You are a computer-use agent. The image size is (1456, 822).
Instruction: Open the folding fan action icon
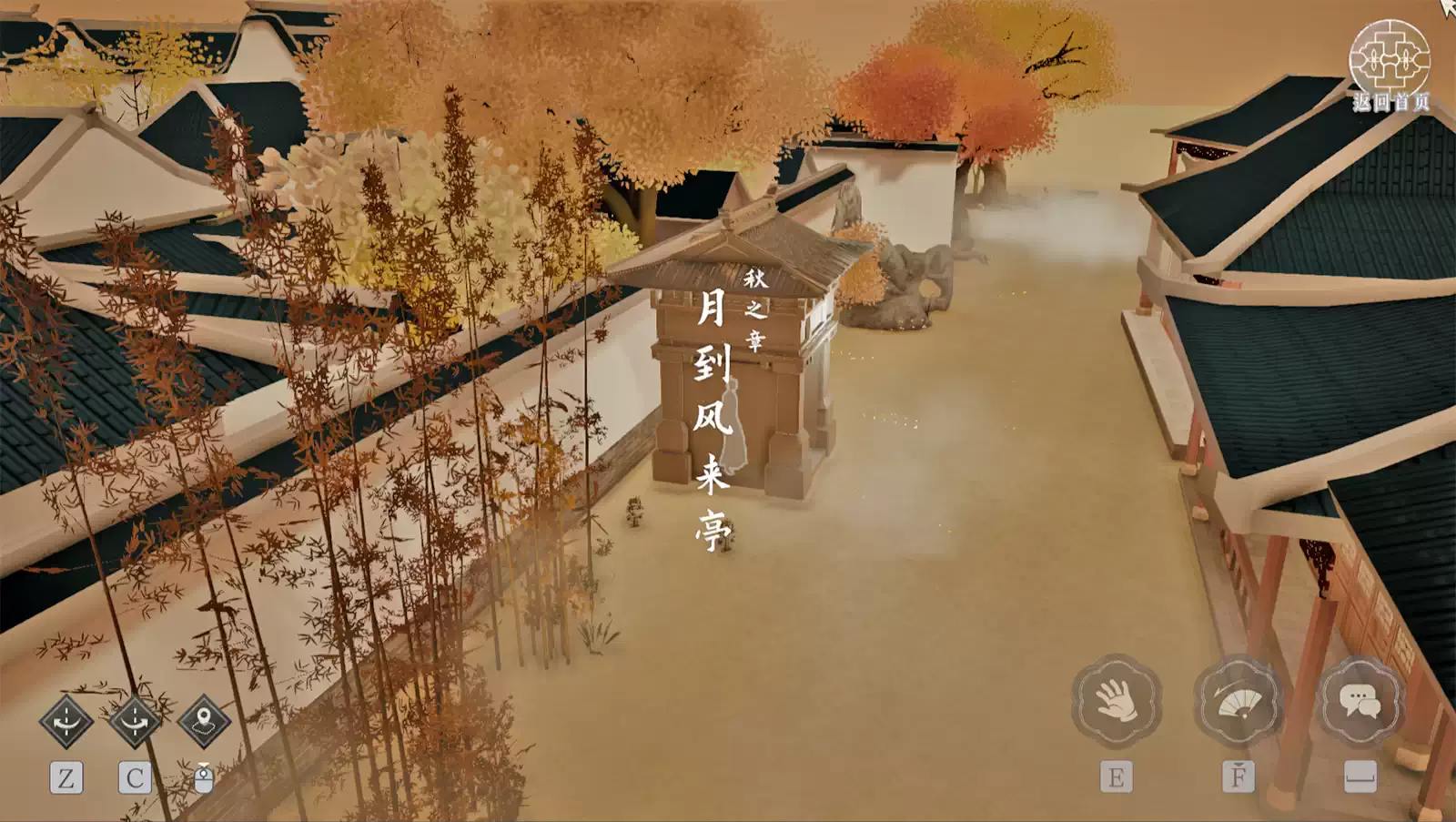point(1239,701)
